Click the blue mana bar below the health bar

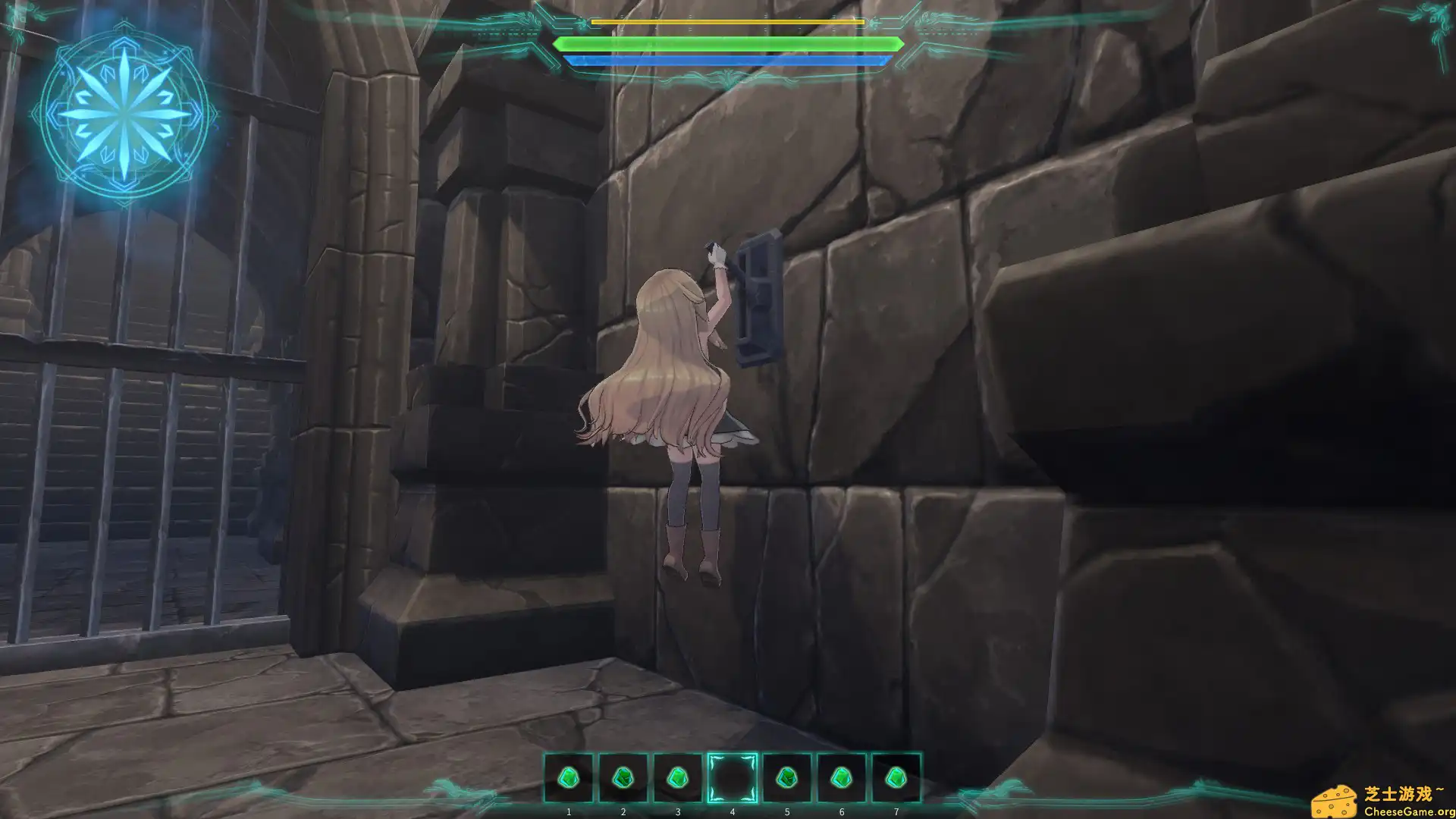click(728, 61)
